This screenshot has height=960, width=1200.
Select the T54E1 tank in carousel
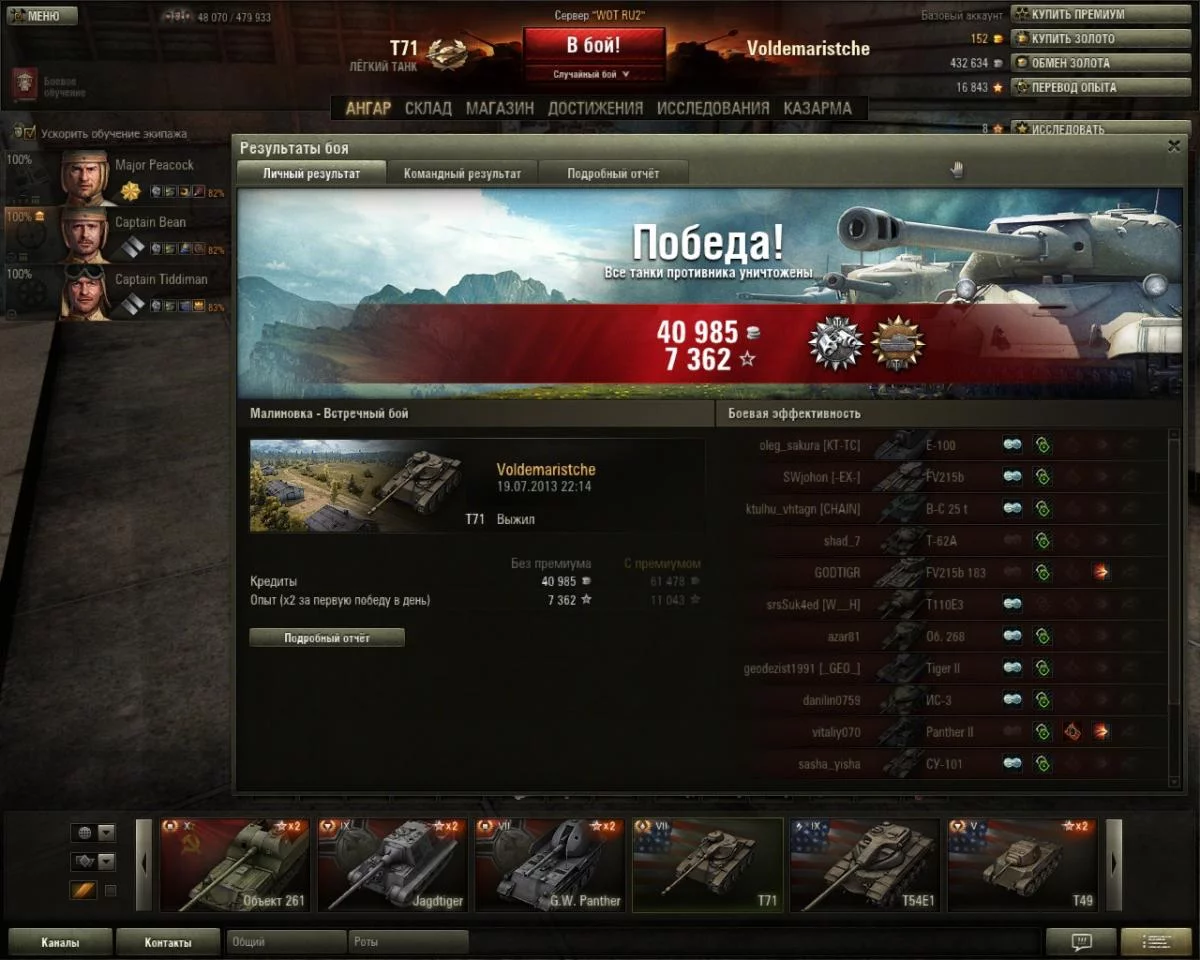[864, 865]
